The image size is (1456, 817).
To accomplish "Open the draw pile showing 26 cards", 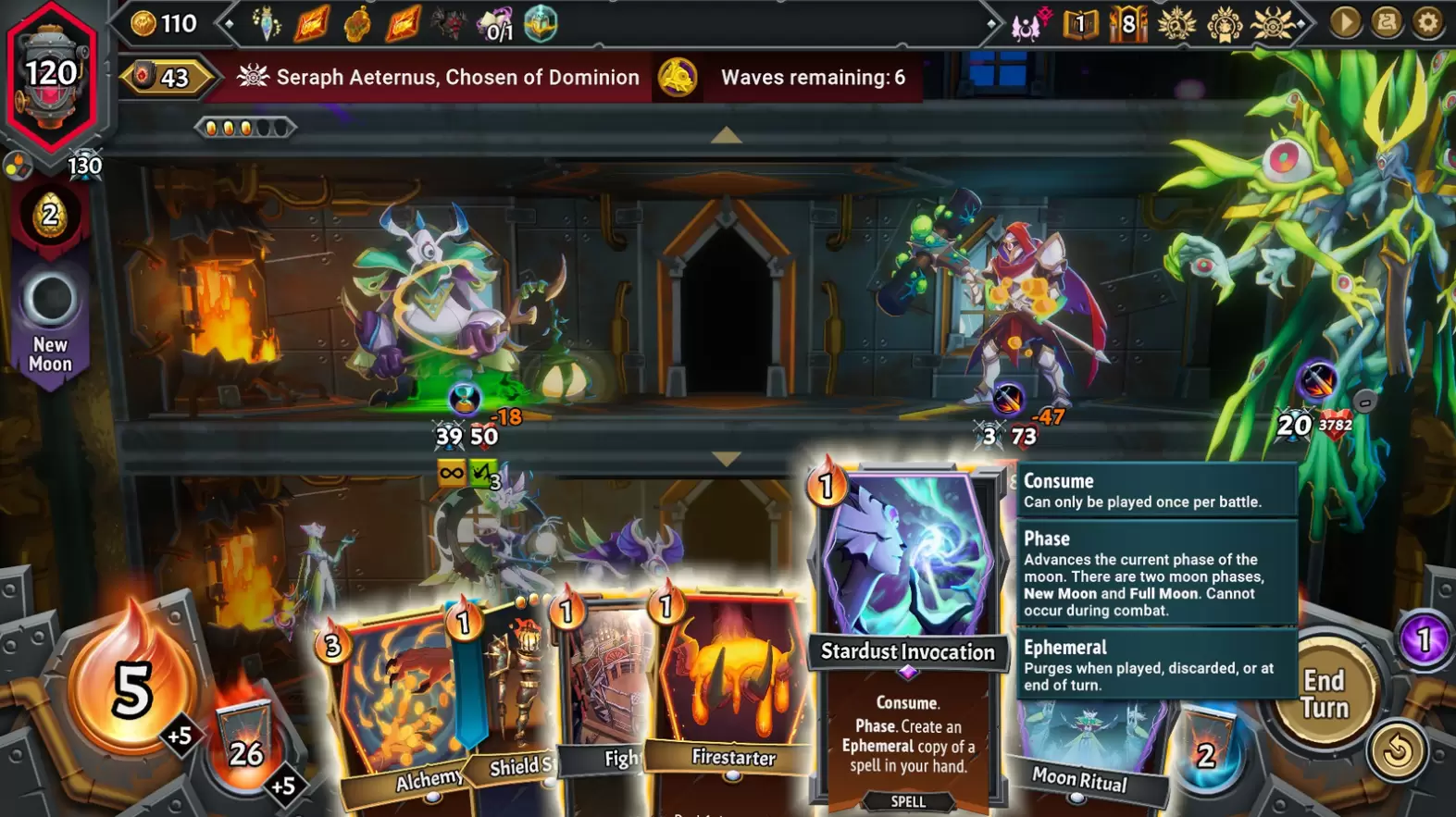I will pyautogui.click(x=245, y=745).
